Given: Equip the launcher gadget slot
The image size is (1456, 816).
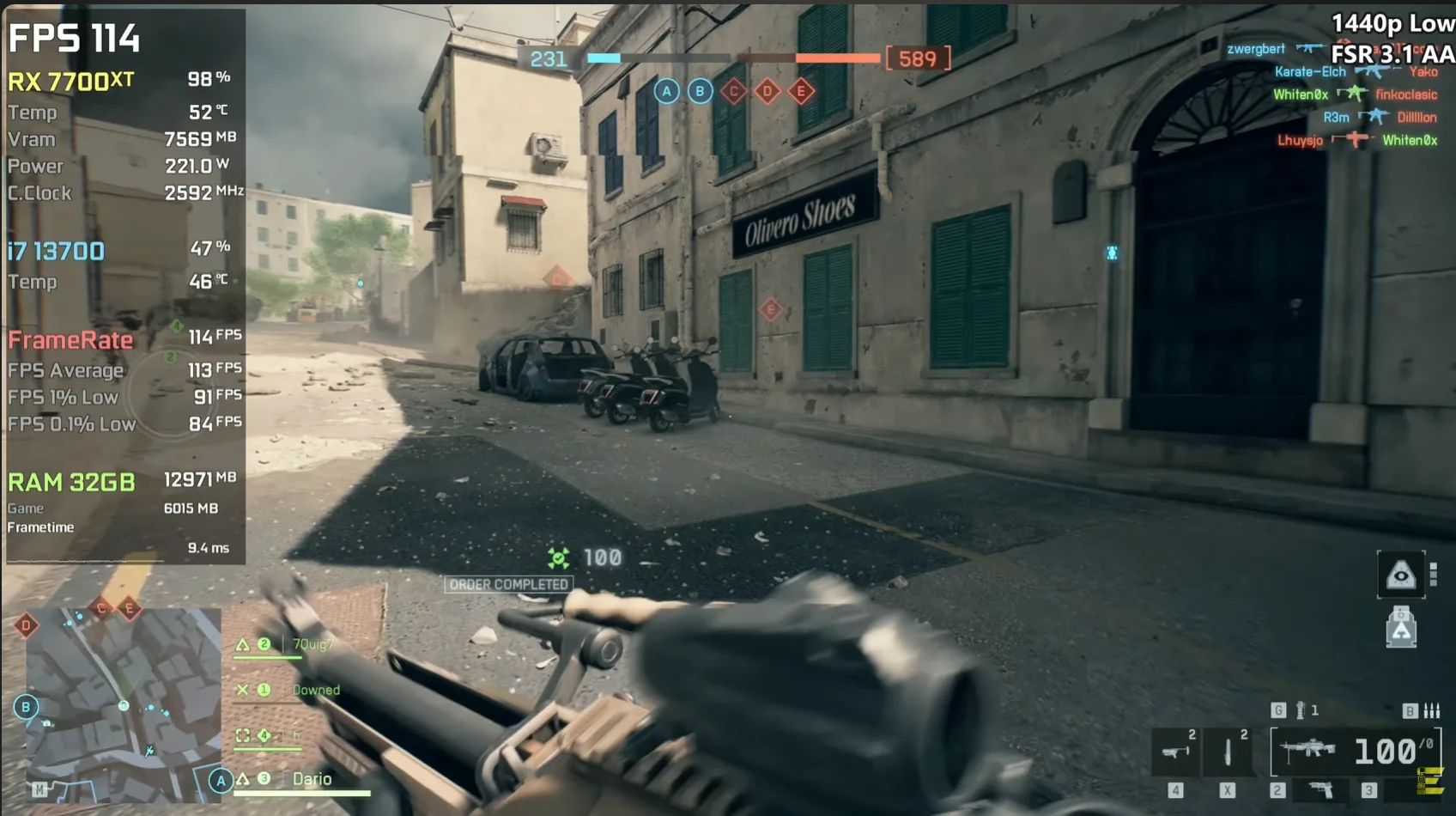Looking at the screenshot, I should click(x=1175, y=752).
